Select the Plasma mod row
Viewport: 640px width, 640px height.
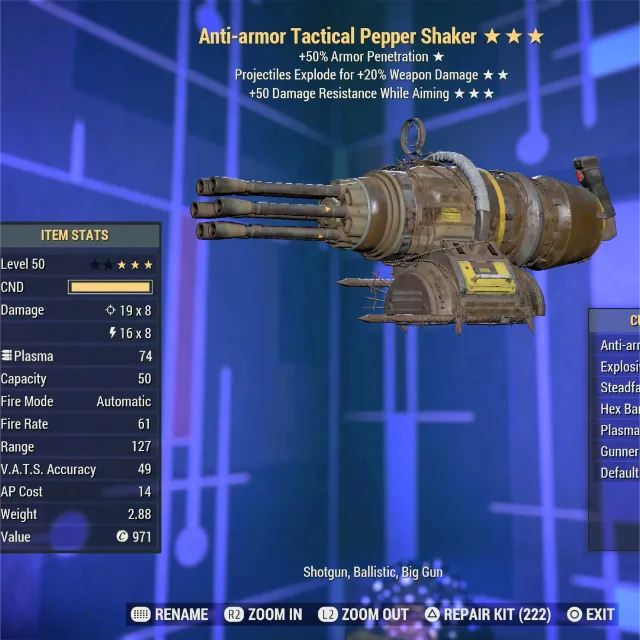tap(619, 430)
